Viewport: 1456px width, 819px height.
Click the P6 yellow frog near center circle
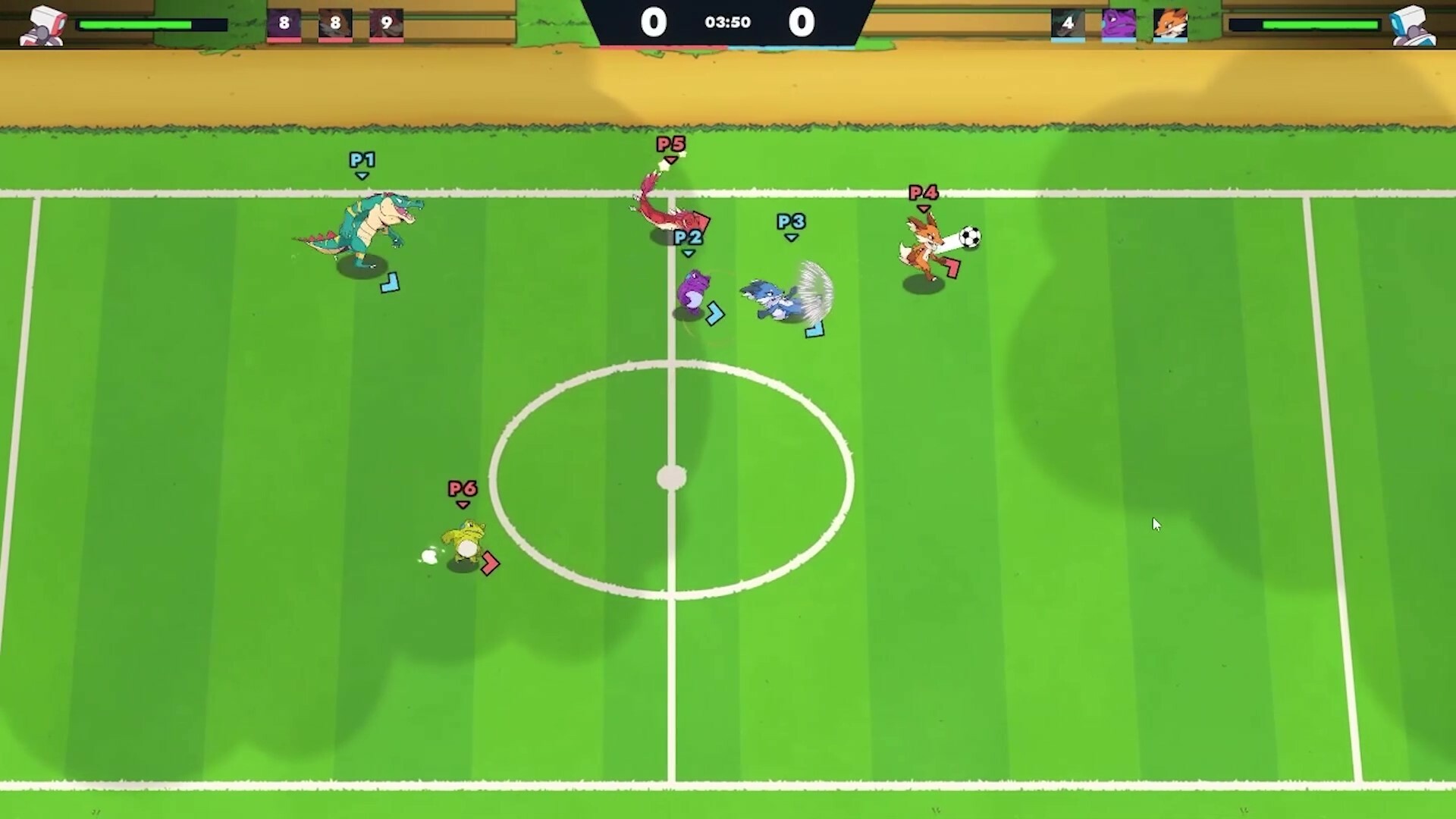tap(466, 542)
